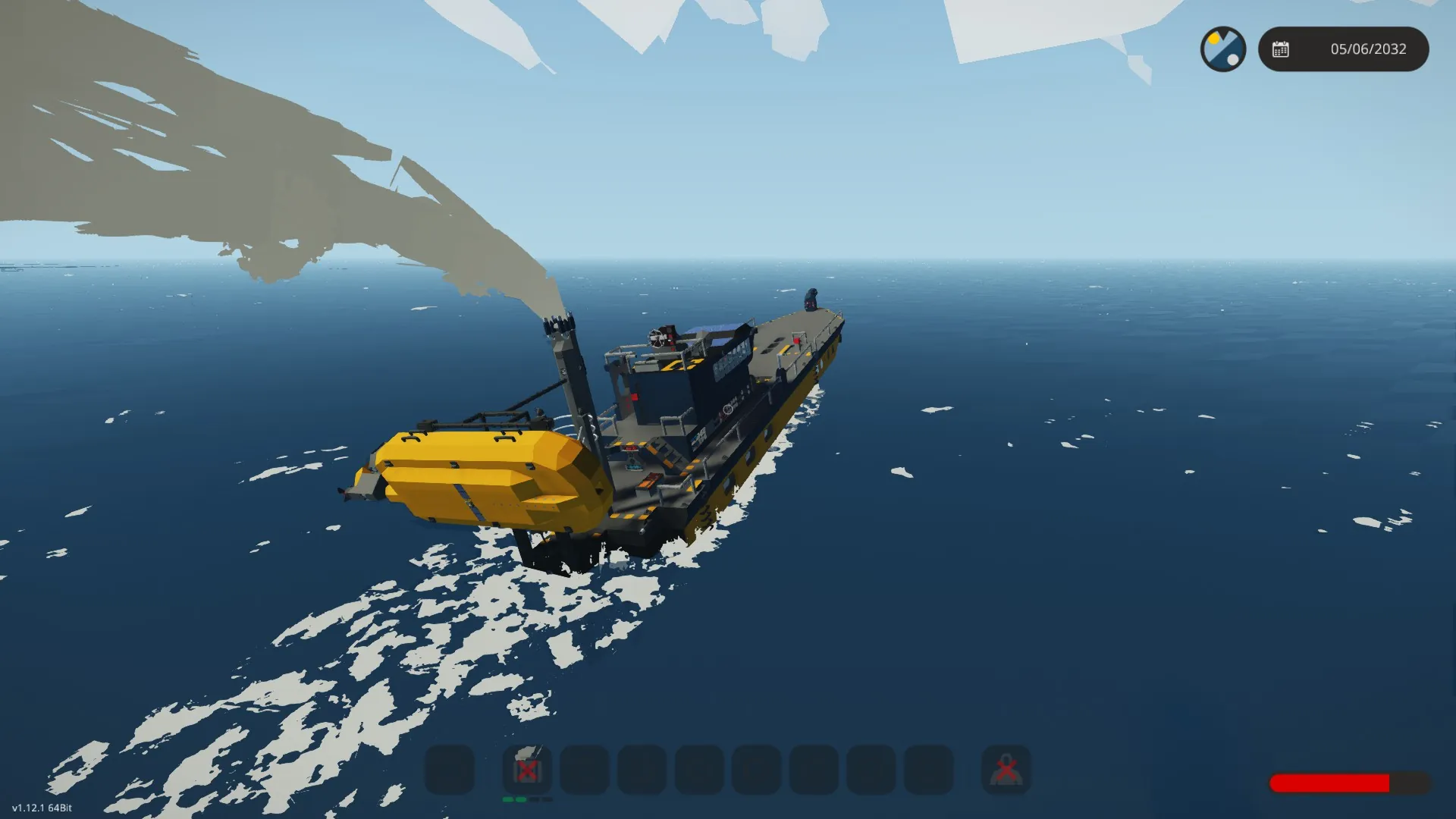Click the outfit slot with red X
1456x819 pixels.
click(1006, 770)
